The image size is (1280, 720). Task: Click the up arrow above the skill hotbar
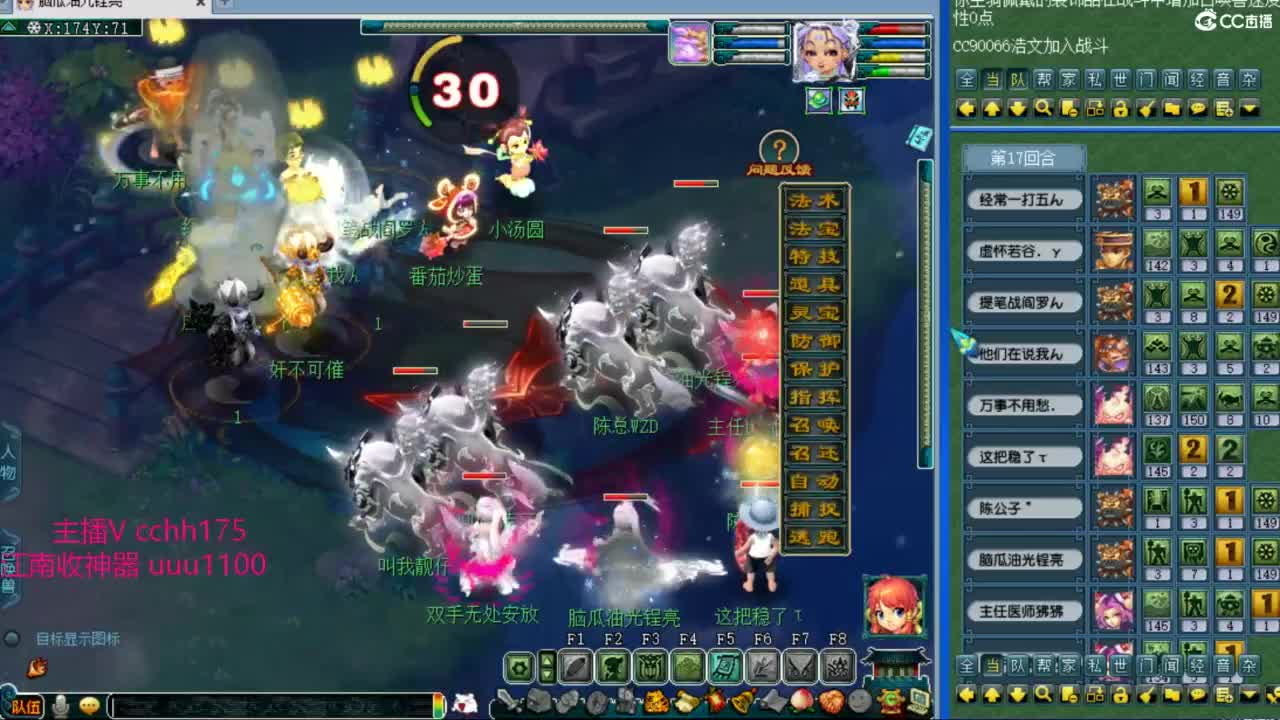tap(546, 658)
